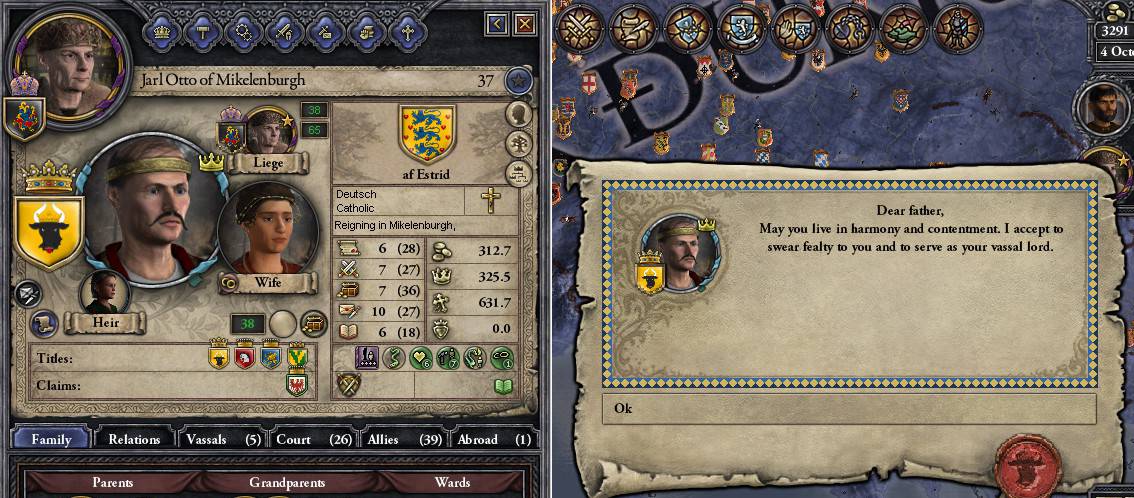Click the blue star pin character button
The height and width of the screenshot is (498, 1134).
point(517,80)
